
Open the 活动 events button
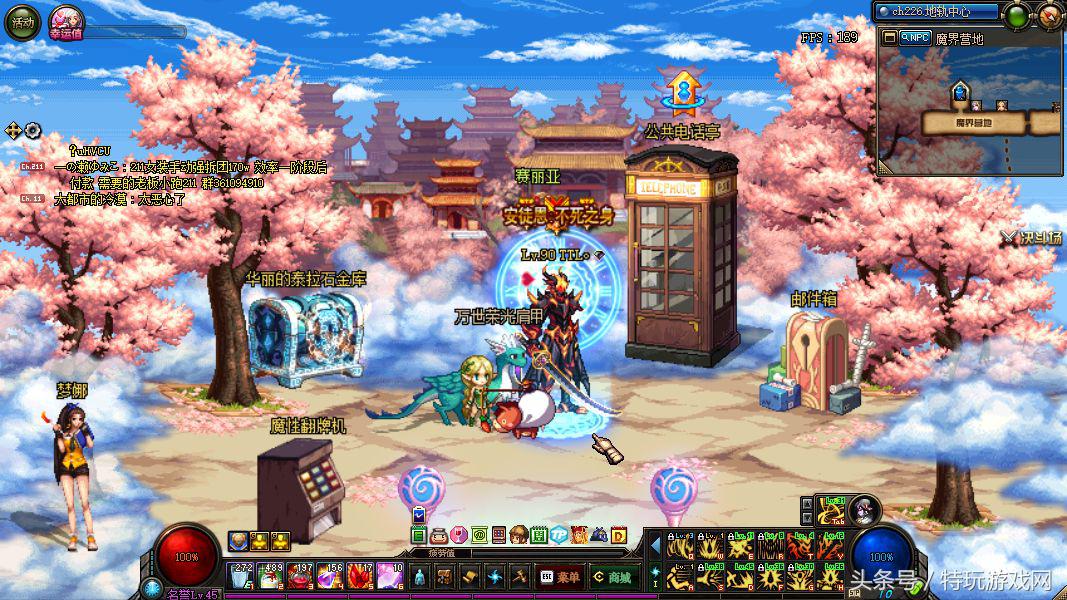point(22,22)
